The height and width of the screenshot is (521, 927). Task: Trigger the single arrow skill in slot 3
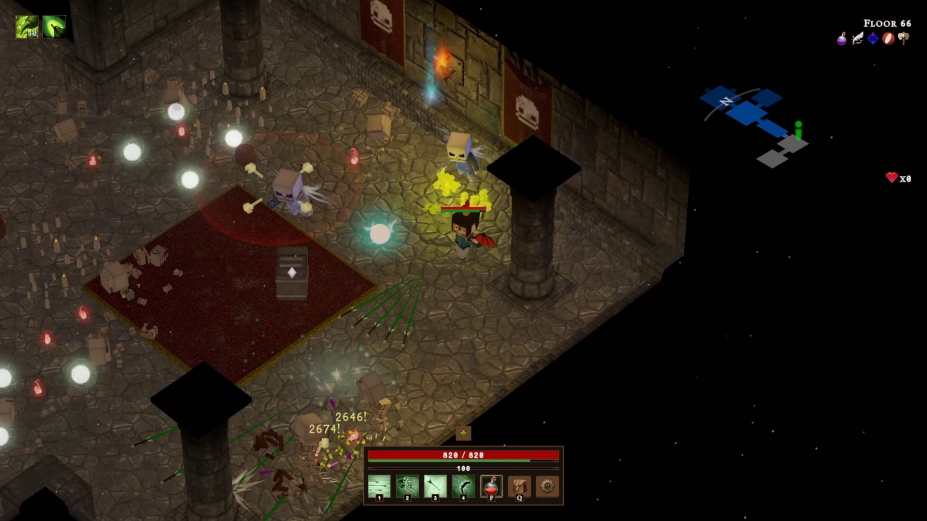(435, 487)
